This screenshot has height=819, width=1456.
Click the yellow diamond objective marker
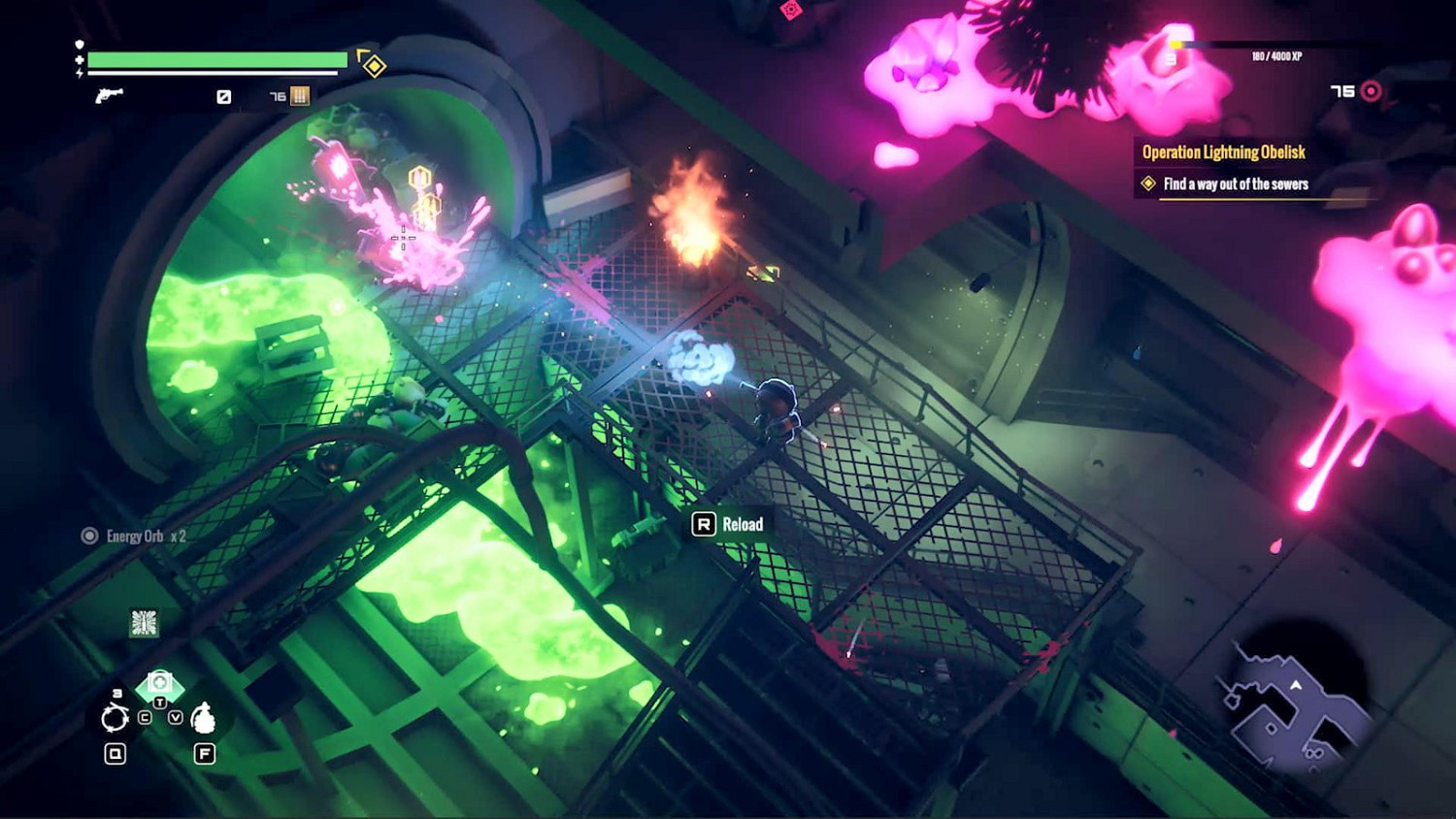[x=373, y=65]
